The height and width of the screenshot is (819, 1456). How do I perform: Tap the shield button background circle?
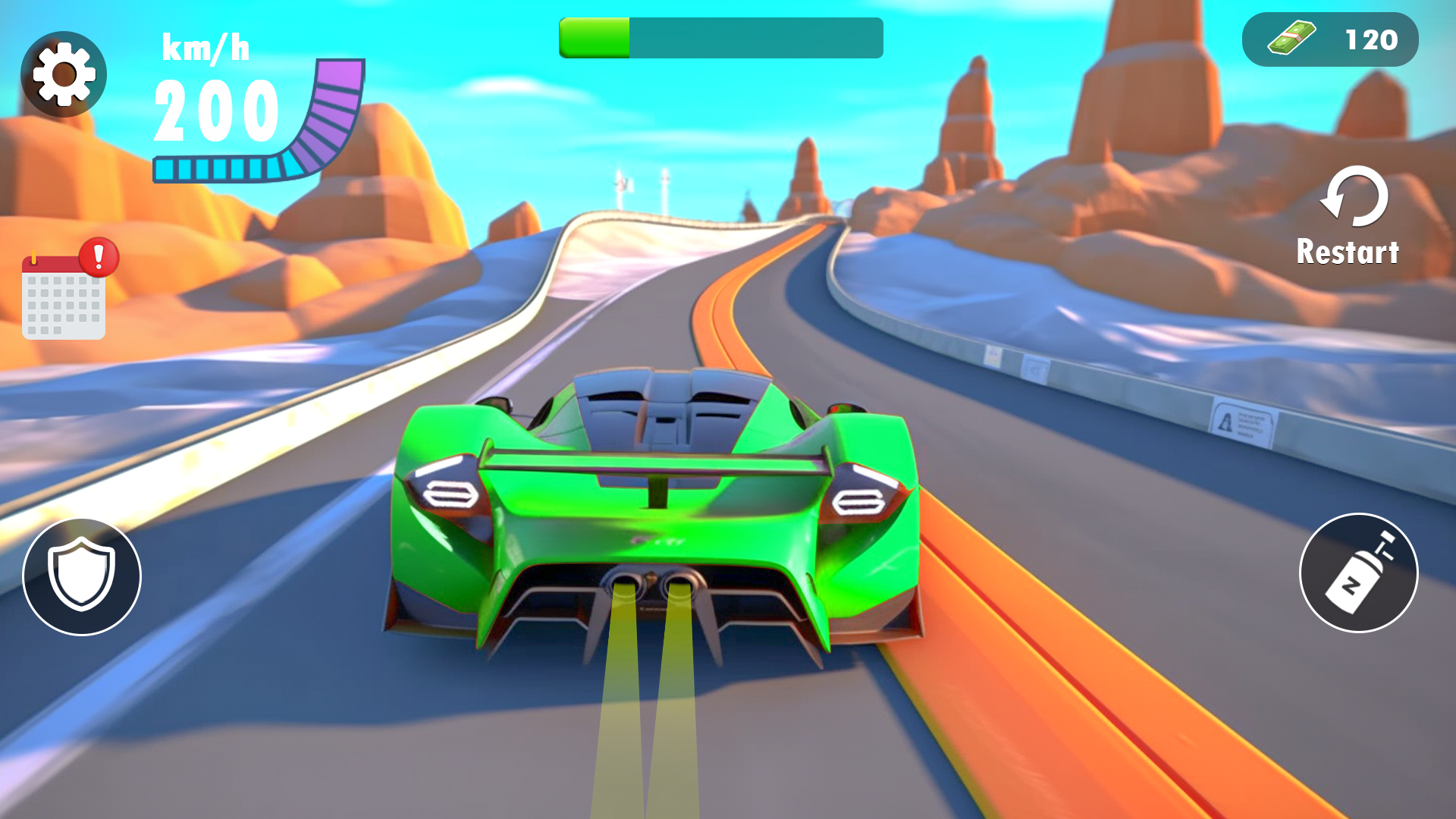(81, 576)
